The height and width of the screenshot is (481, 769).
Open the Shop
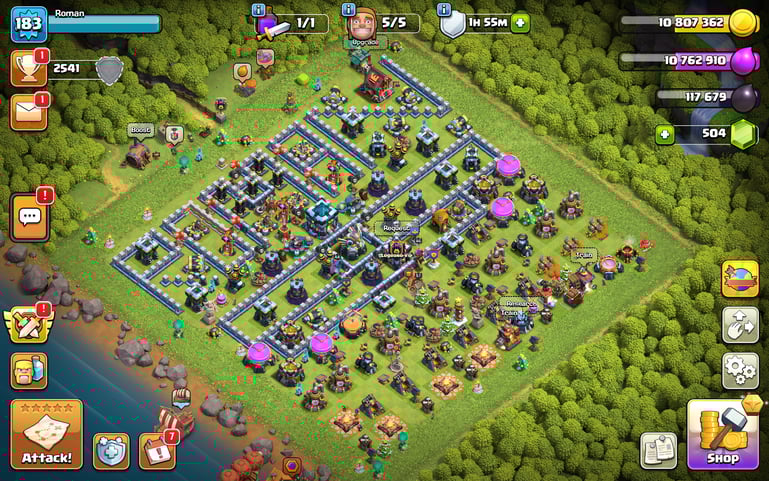click(722, 434)
